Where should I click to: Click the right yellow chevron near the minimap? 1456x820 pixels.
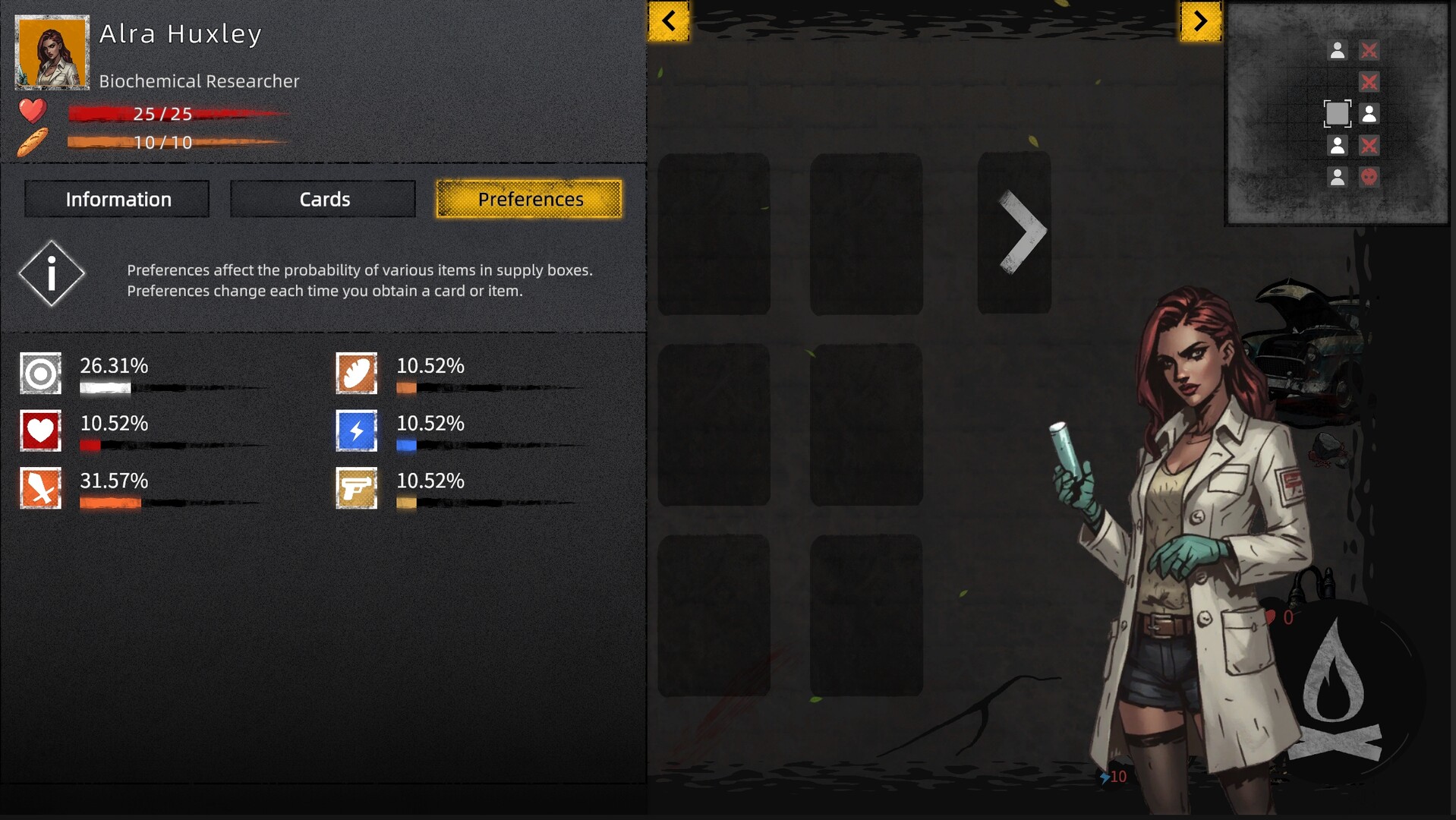point(1199,21)
